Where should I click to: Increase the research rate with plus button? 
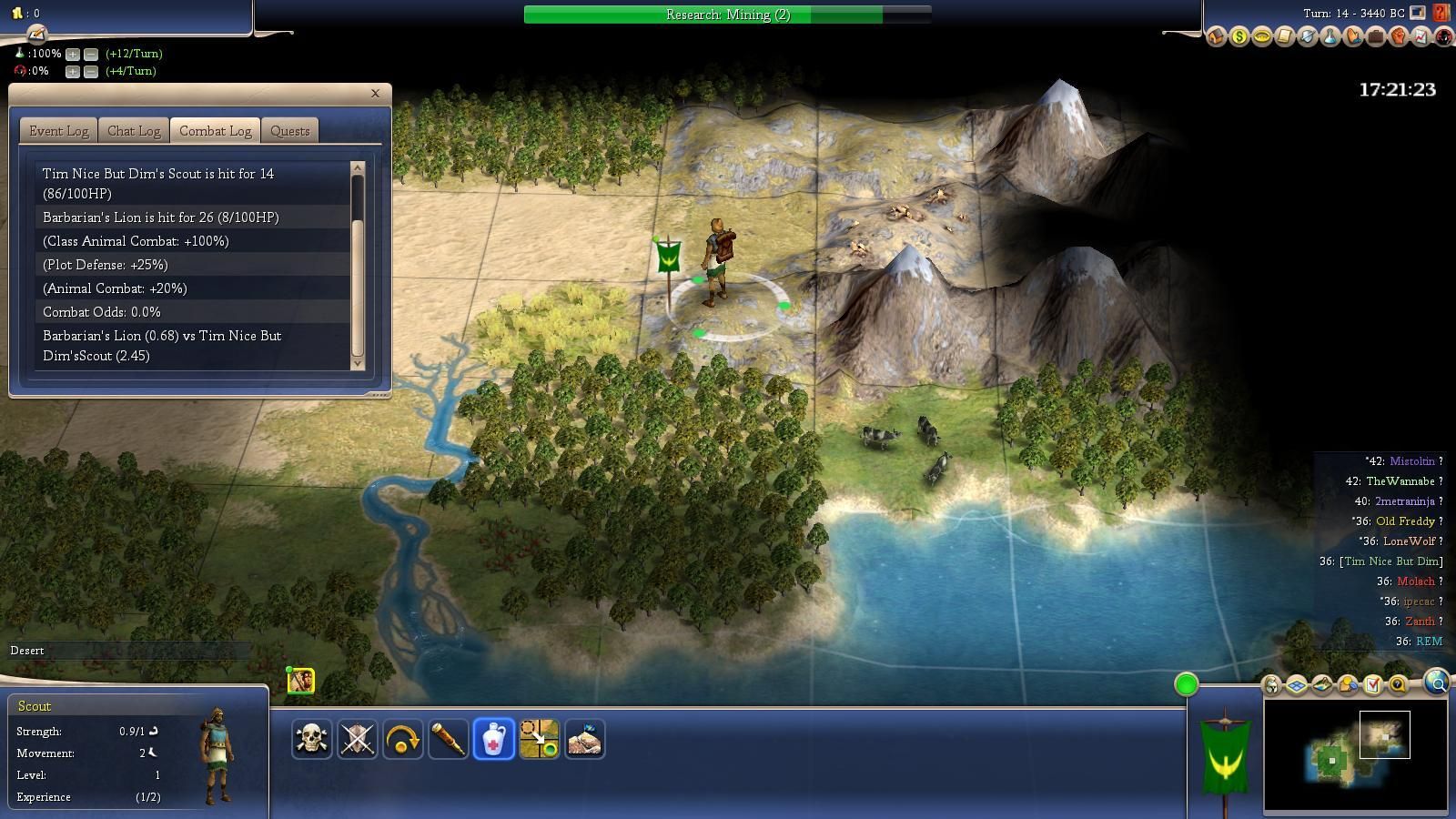coord(73,54)
